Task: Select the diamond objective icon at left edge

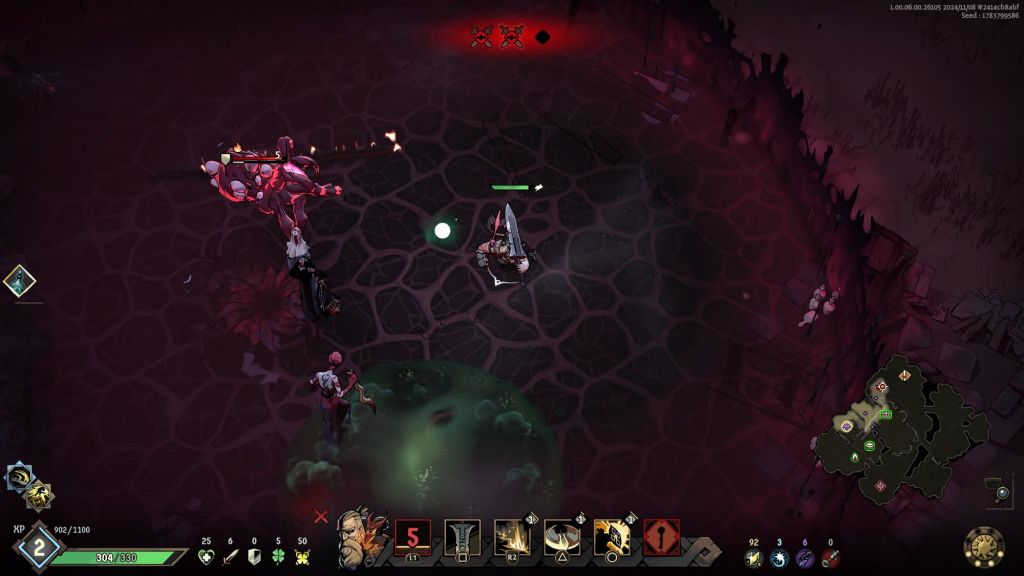Action: [19, 281]
